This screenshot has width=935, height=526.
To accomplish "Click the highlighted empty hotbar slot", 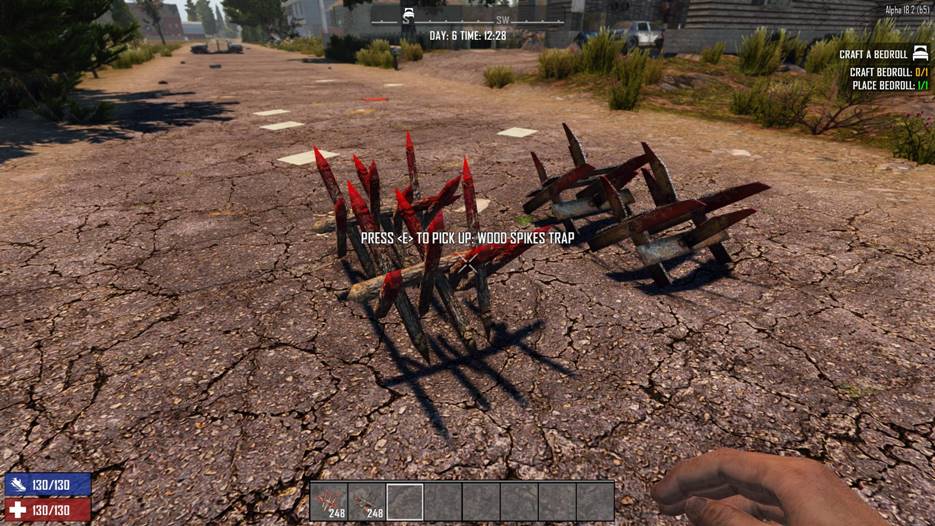I will (405, 500).
